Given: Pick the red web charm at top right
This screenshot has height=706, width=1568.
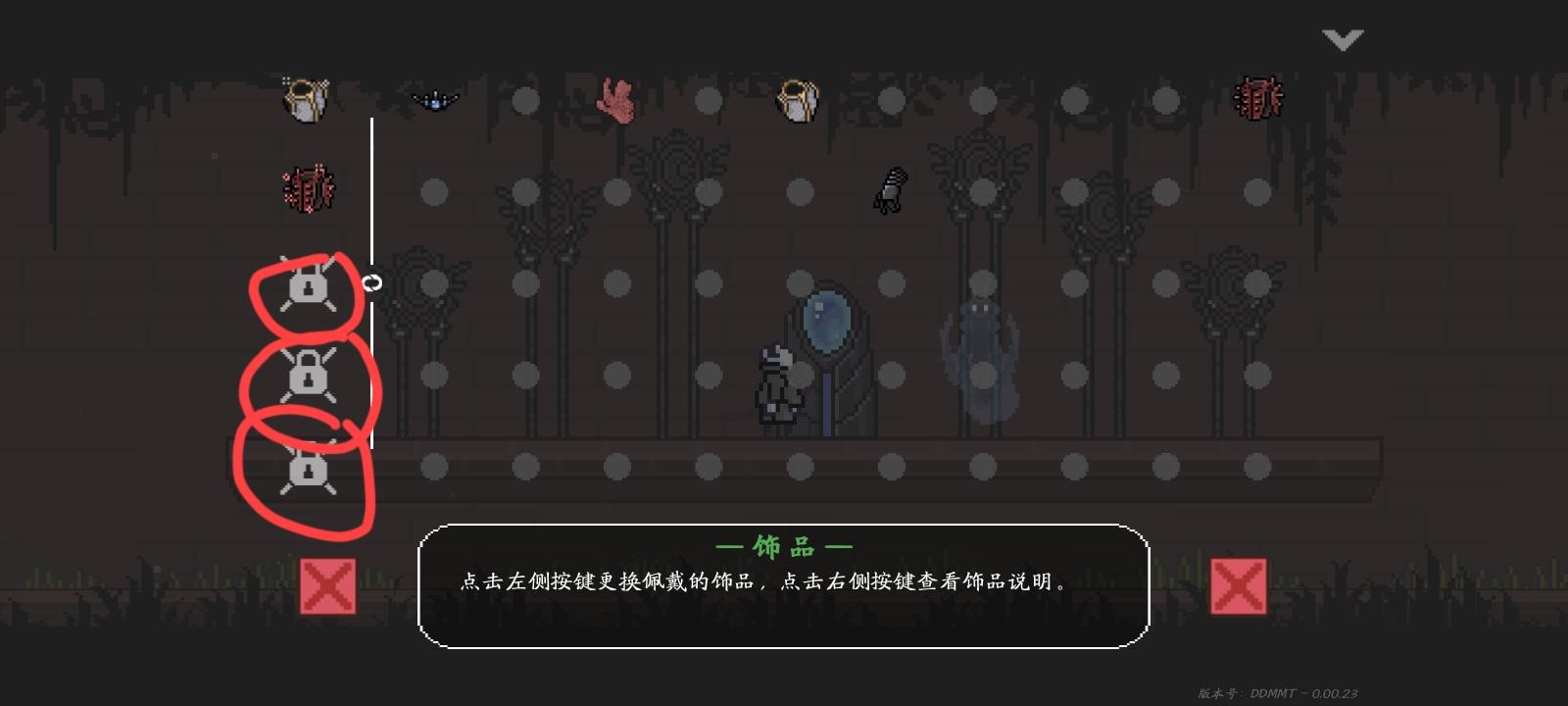Looking at the screenshot, I should (1257, 96).
